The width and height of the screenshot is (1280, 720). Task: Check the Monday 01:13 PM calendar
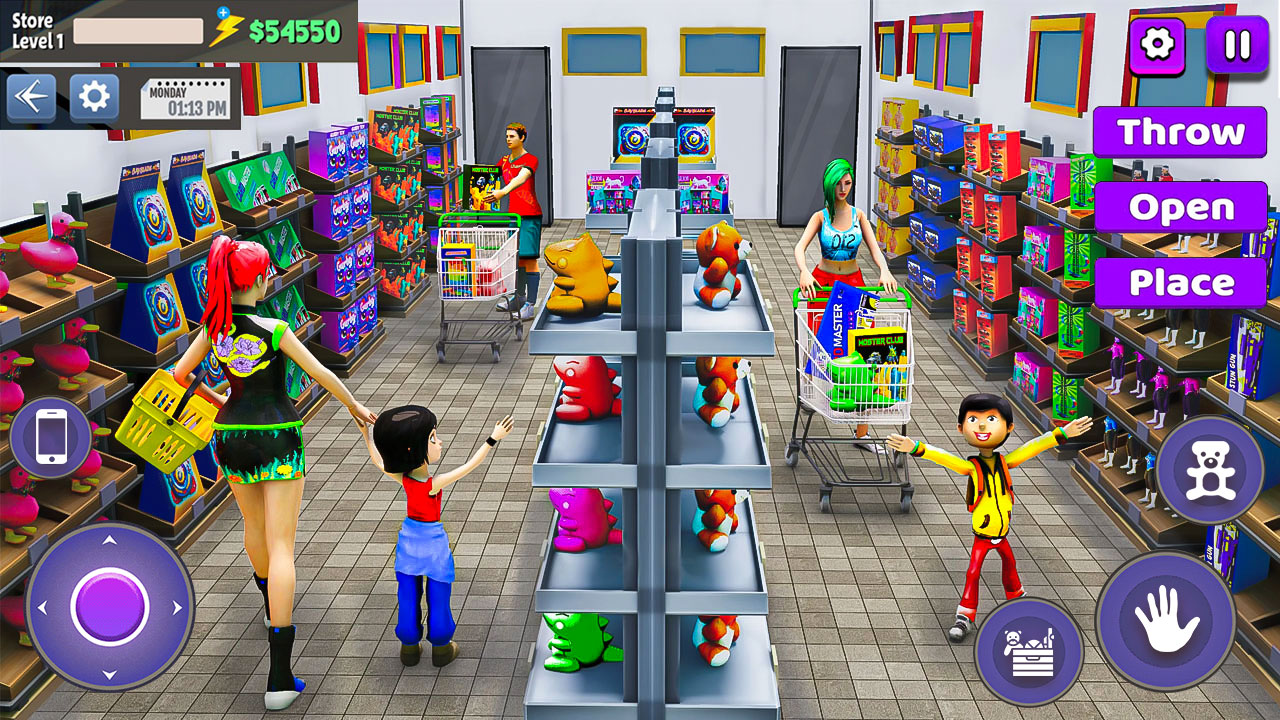pos(187,96)
